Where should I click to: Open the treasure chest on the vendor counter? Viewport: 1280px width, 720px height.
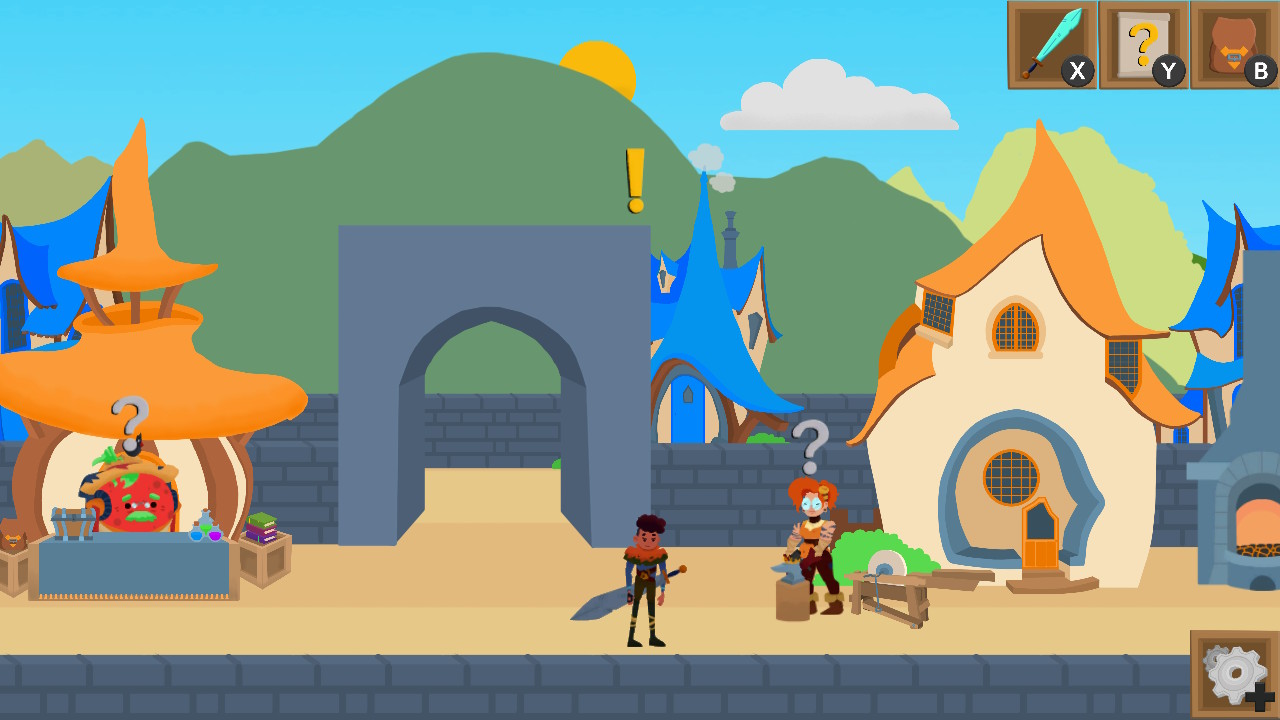click(73, 524)
